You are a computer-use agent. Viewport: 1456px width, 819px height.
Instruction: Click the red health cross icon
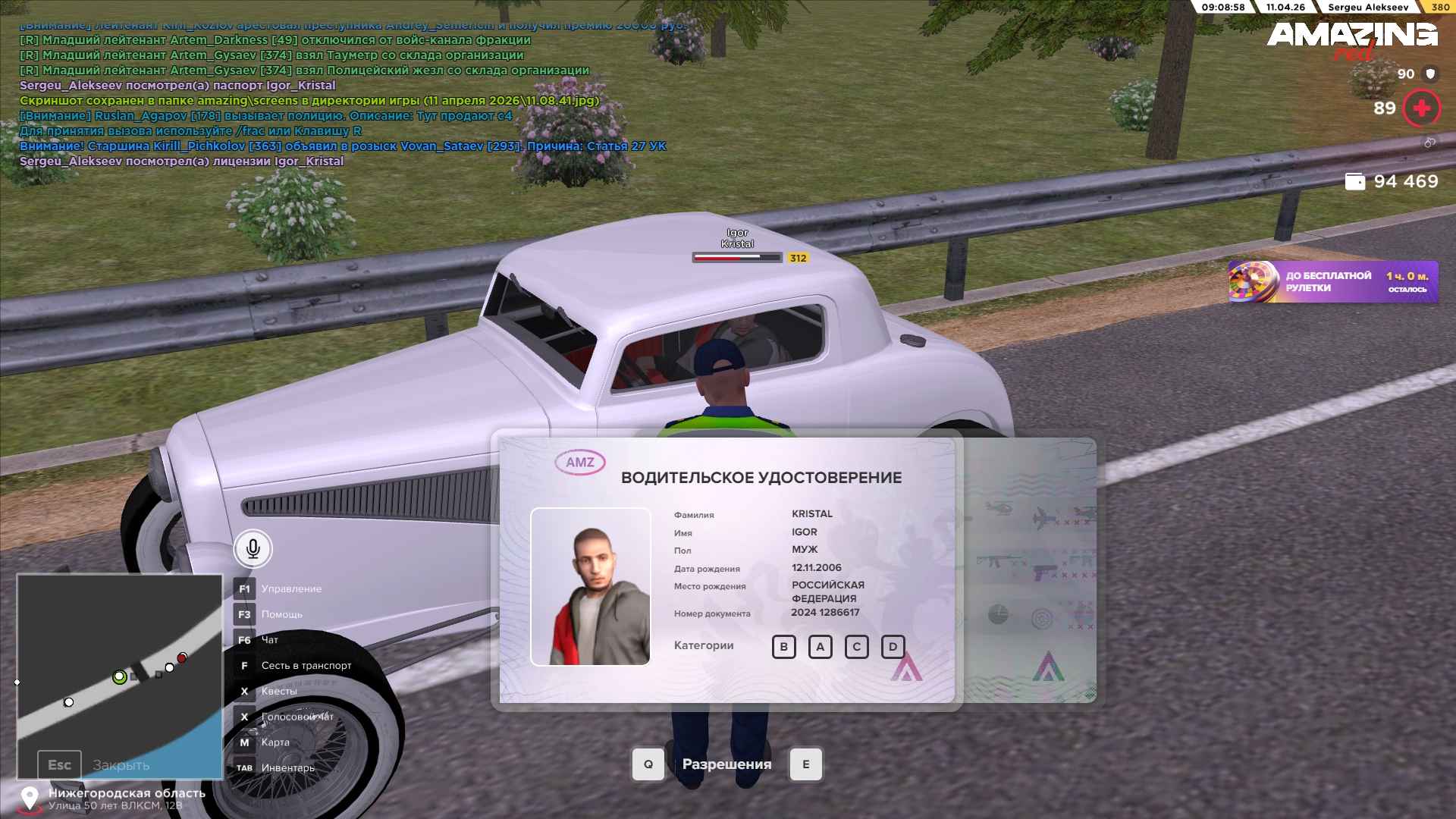point(1421,108)
